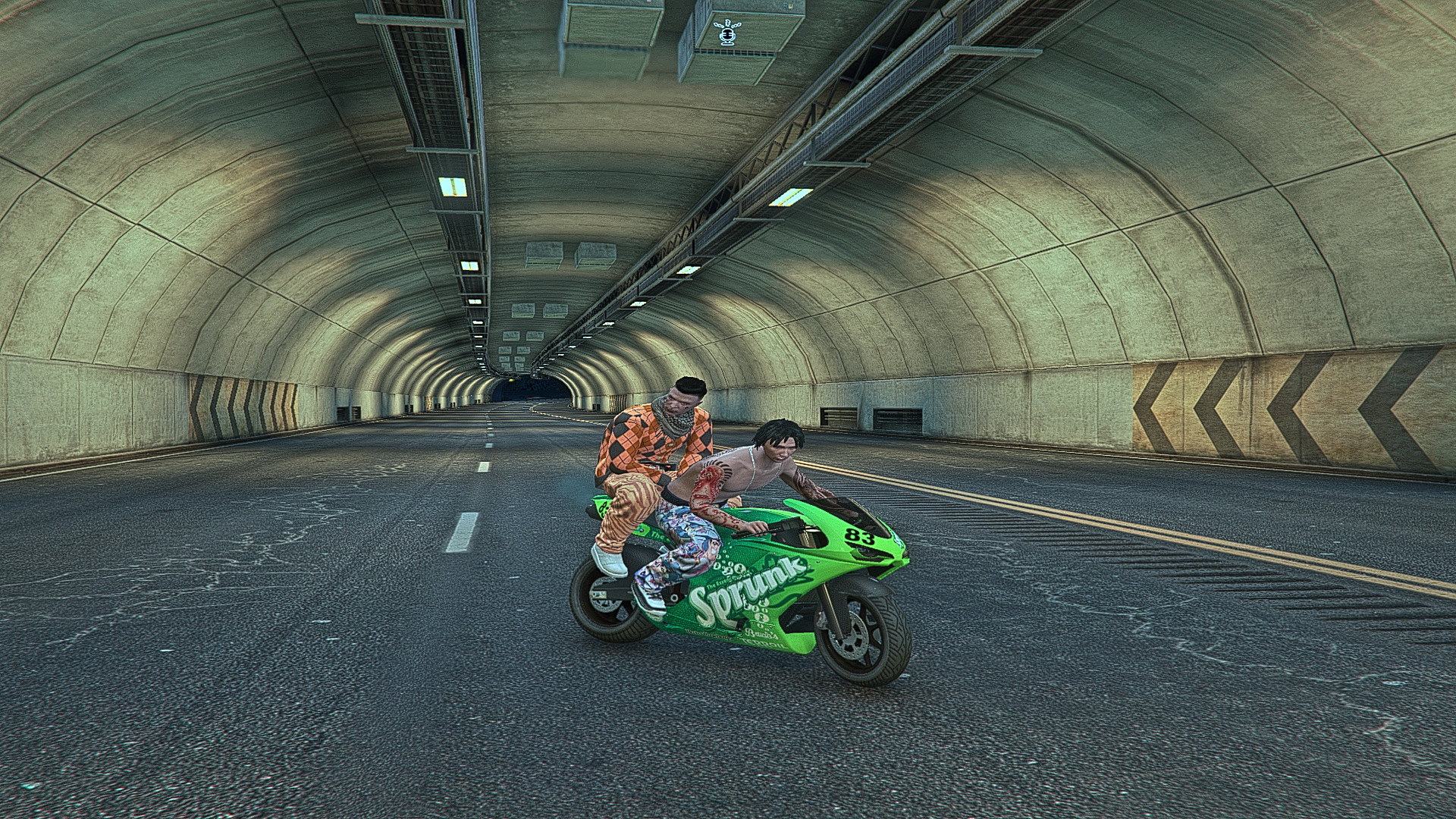The width and height of the screenshot is (1456, 819).
Task: Click the voice chat microphone icon
Action: pos(729,35)
